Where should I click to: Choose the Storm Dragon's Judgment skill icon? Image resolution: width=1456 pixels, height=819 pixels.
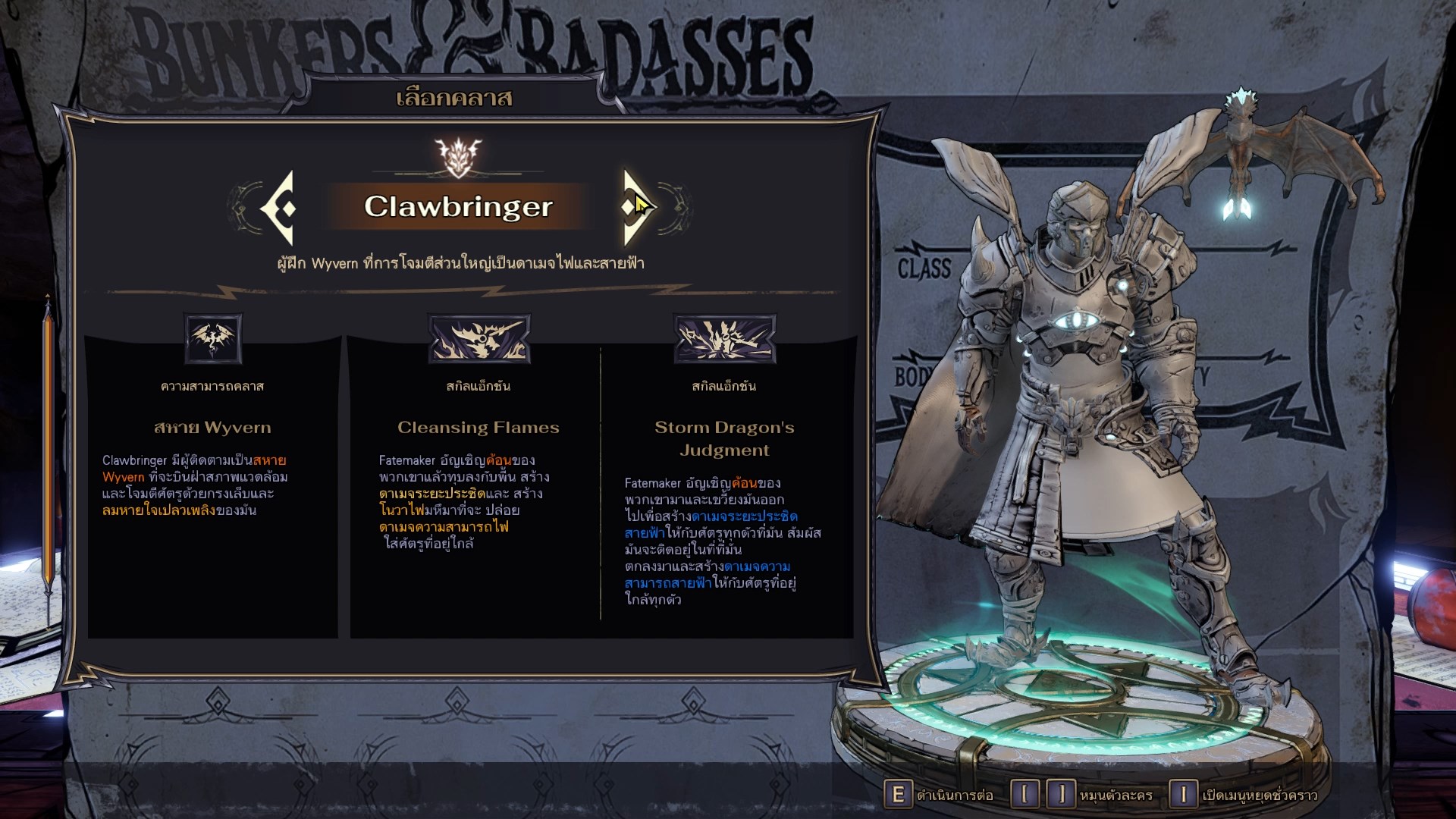coord(724,338)
